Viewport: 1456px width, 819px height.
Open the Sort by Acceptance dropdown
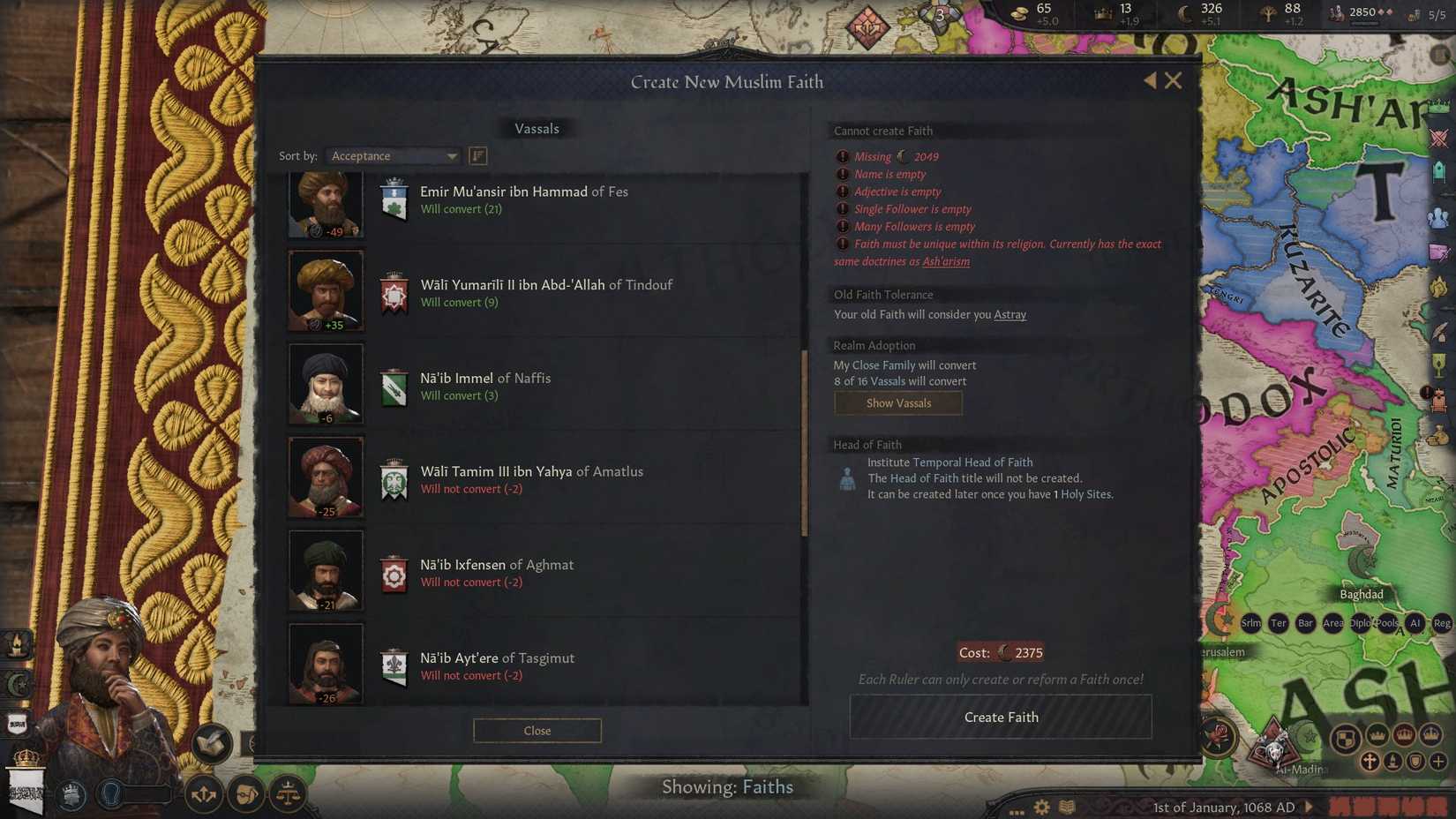(392, 155)
